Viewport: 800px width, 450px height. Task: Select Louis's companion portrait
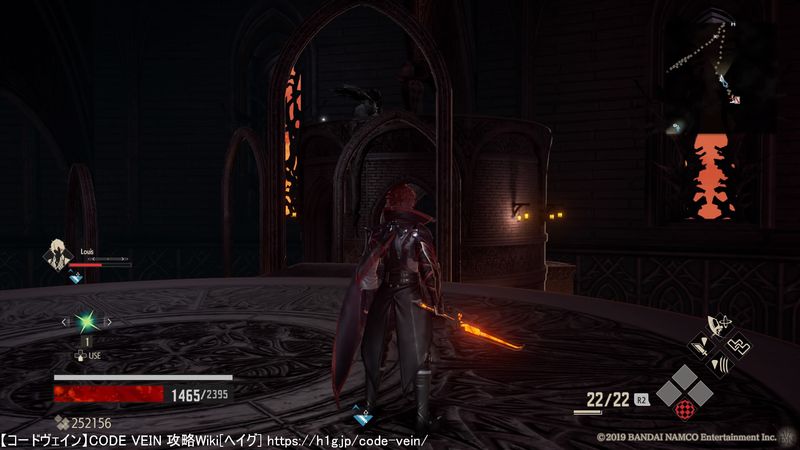coord(56,255)
